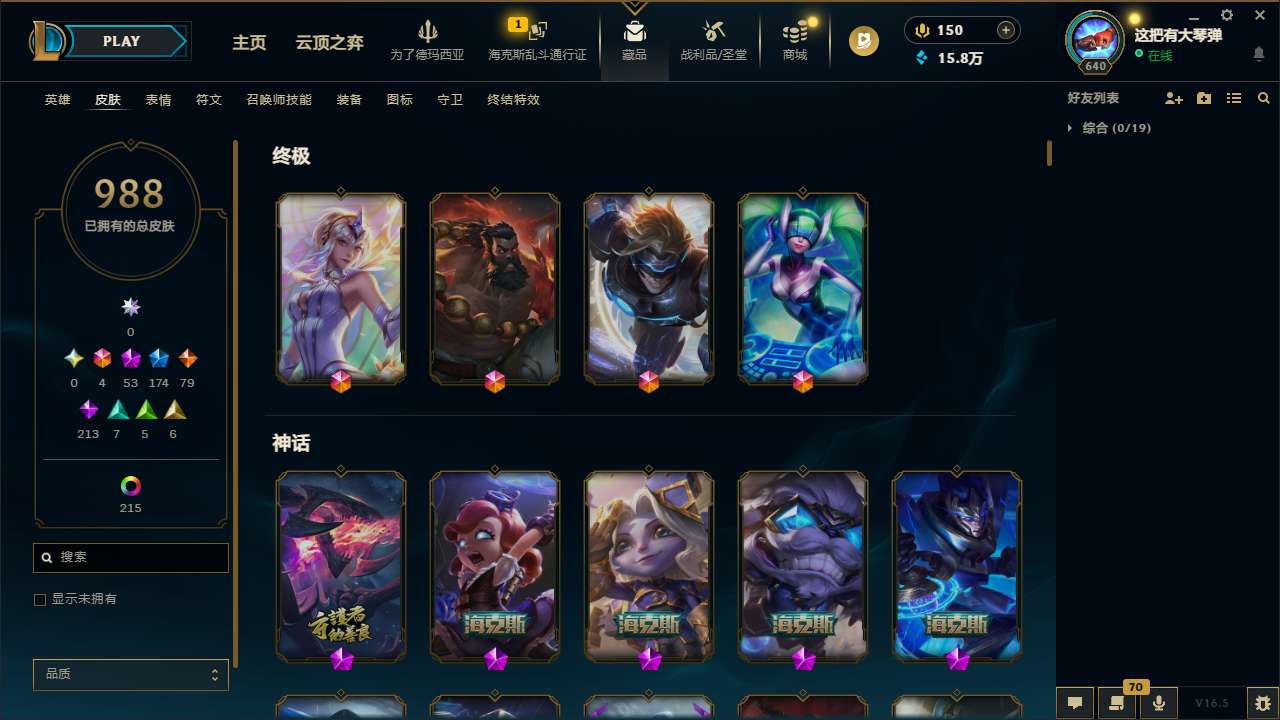The width and height of the screenshot is (1280, 720).
Task: Open the friend list search icon
Action: 1263,98
